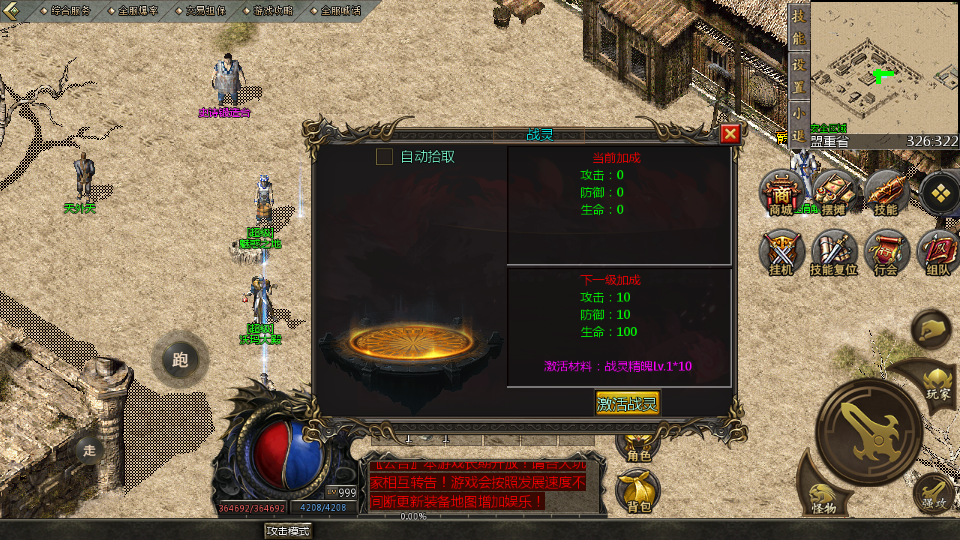This screenshot has height=540, width=960.
Task: Open the round 技能 skills icon
Action: [x=885, y=191]
